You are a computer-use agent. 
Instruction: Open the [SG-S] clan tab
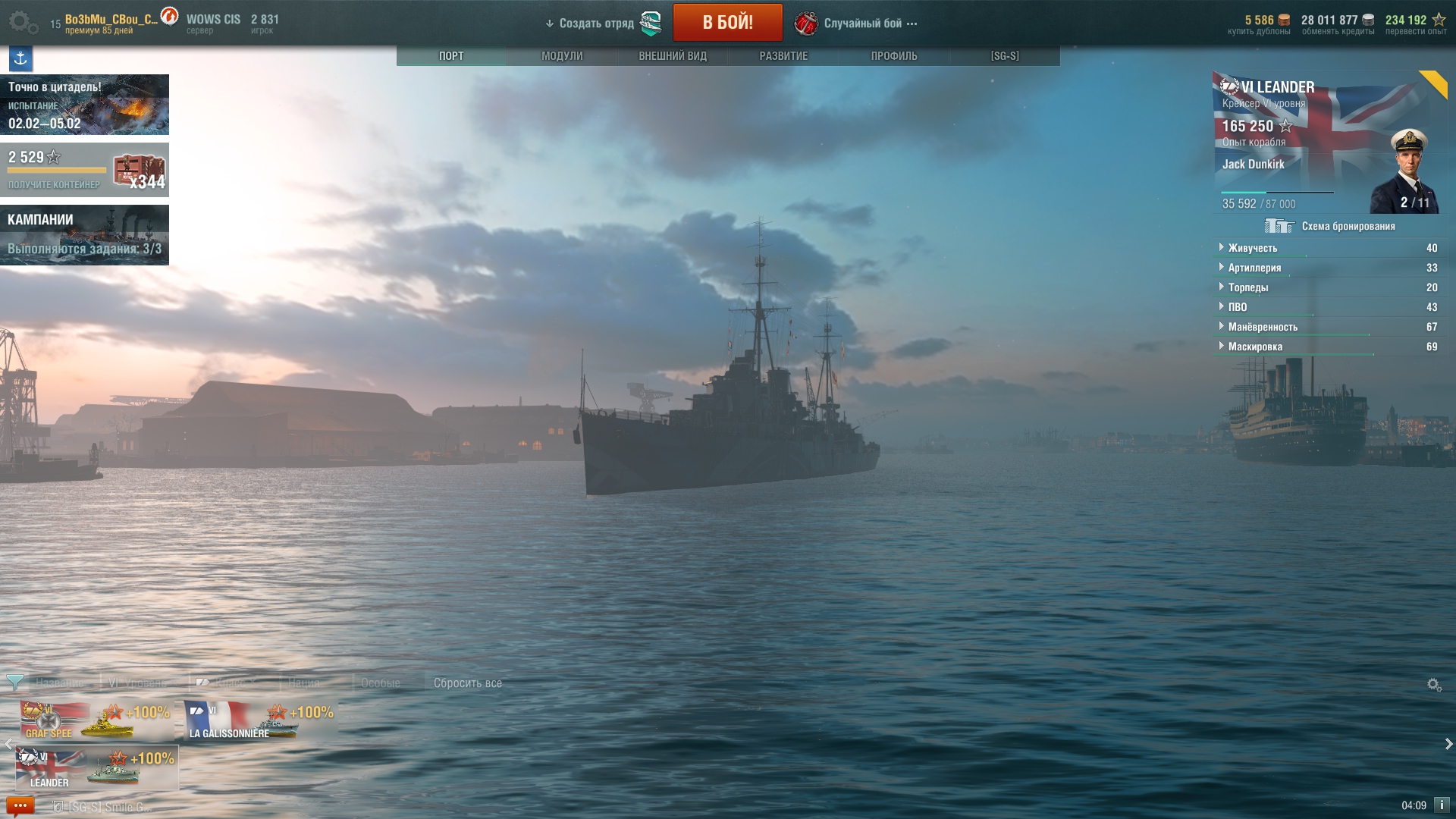click(1005, 56)
